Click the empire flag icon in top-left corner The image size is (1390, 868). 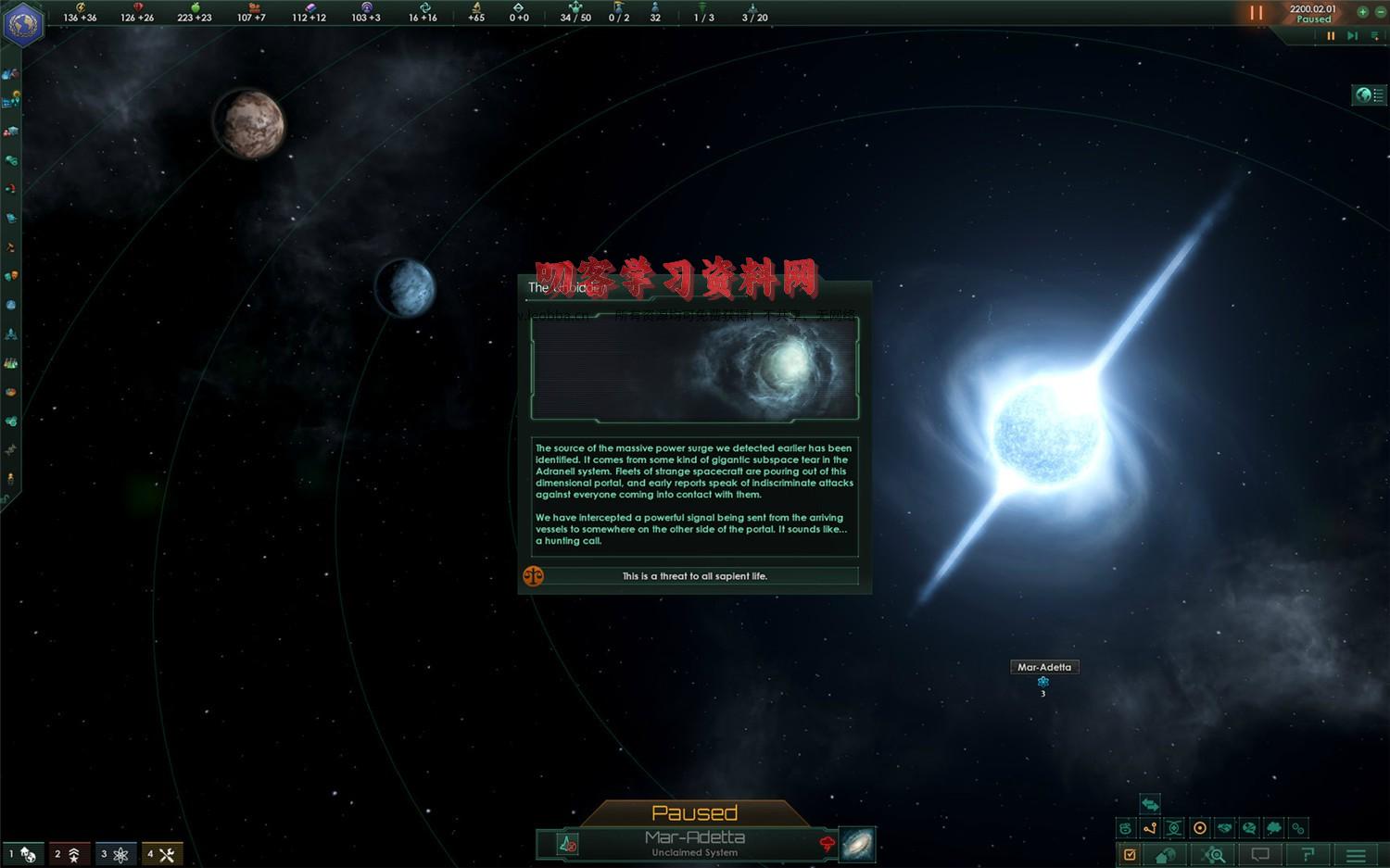[23, 23]
